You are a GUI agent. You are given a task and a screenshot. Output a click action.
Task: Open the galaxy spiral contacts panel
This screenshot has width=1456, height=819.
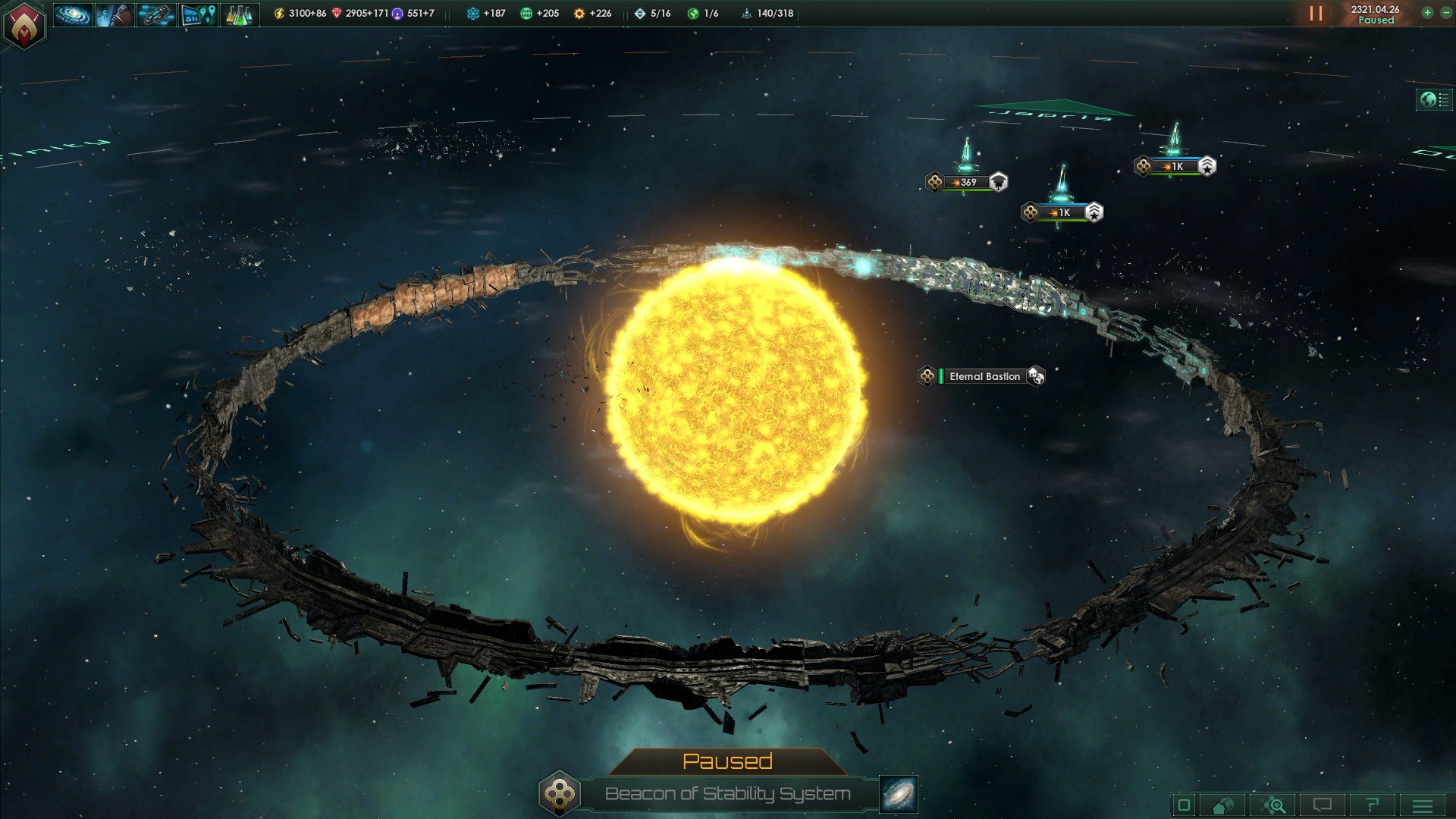[73, 14]
